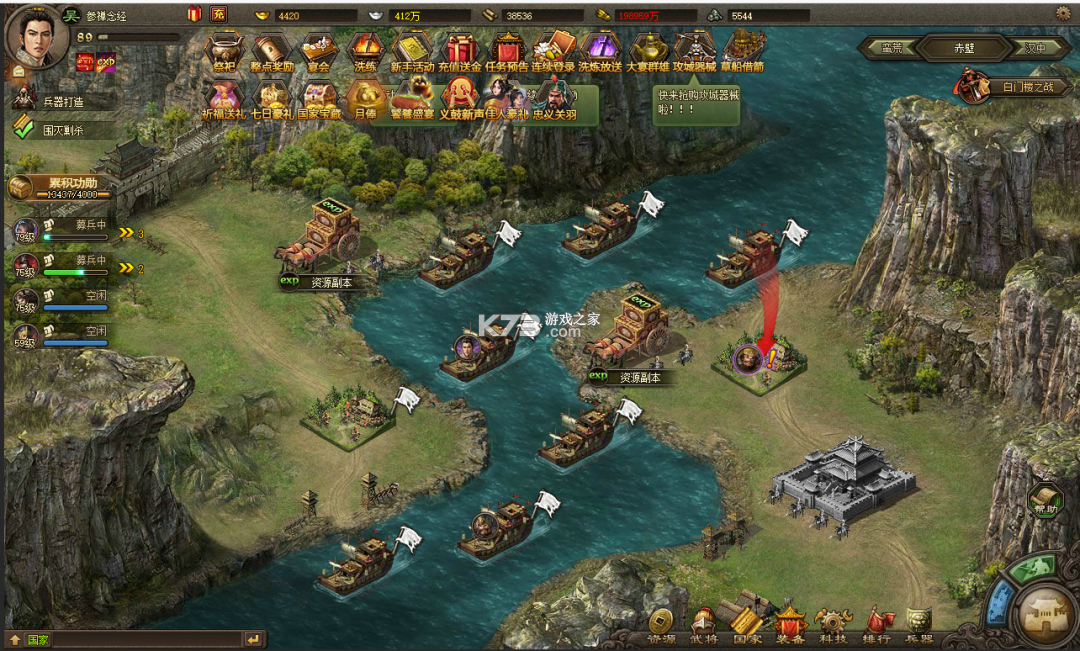
Task: Switch to the 汉中 map tab
Action: (1034, 47)
